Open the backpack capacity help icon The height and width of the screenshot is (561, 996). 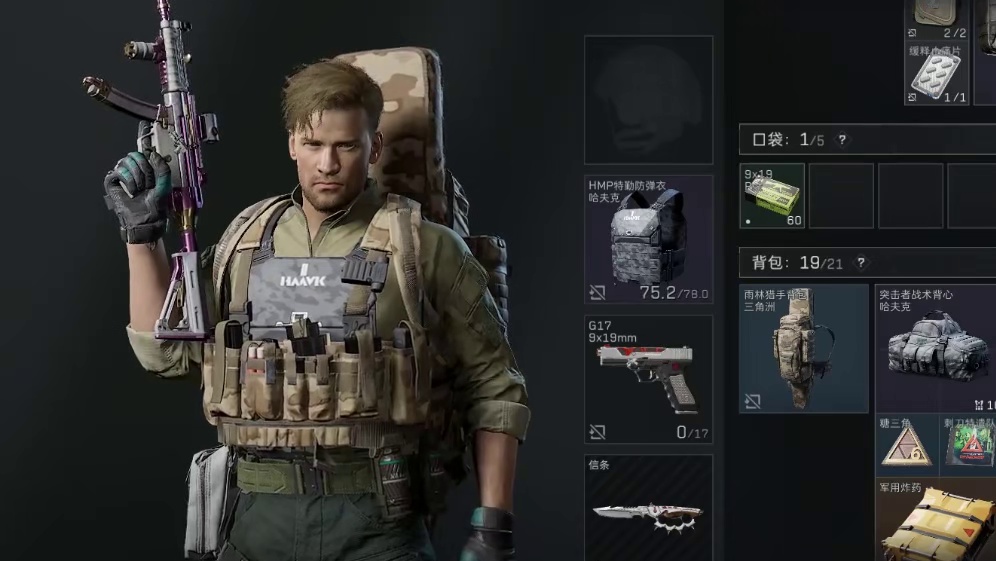(860, 263)
